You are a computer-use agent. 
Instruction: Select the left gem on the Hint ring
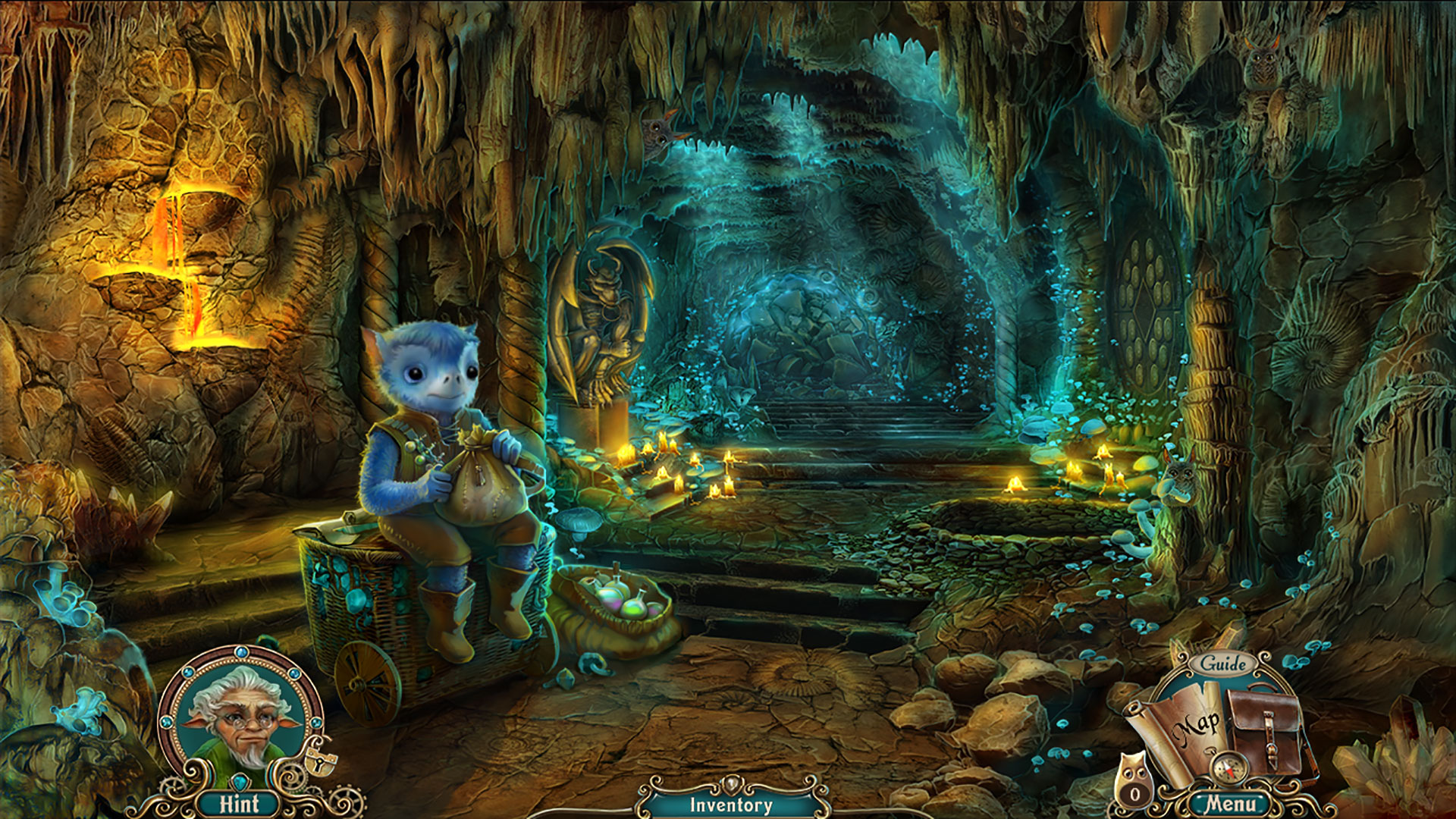tap(166, 722)
